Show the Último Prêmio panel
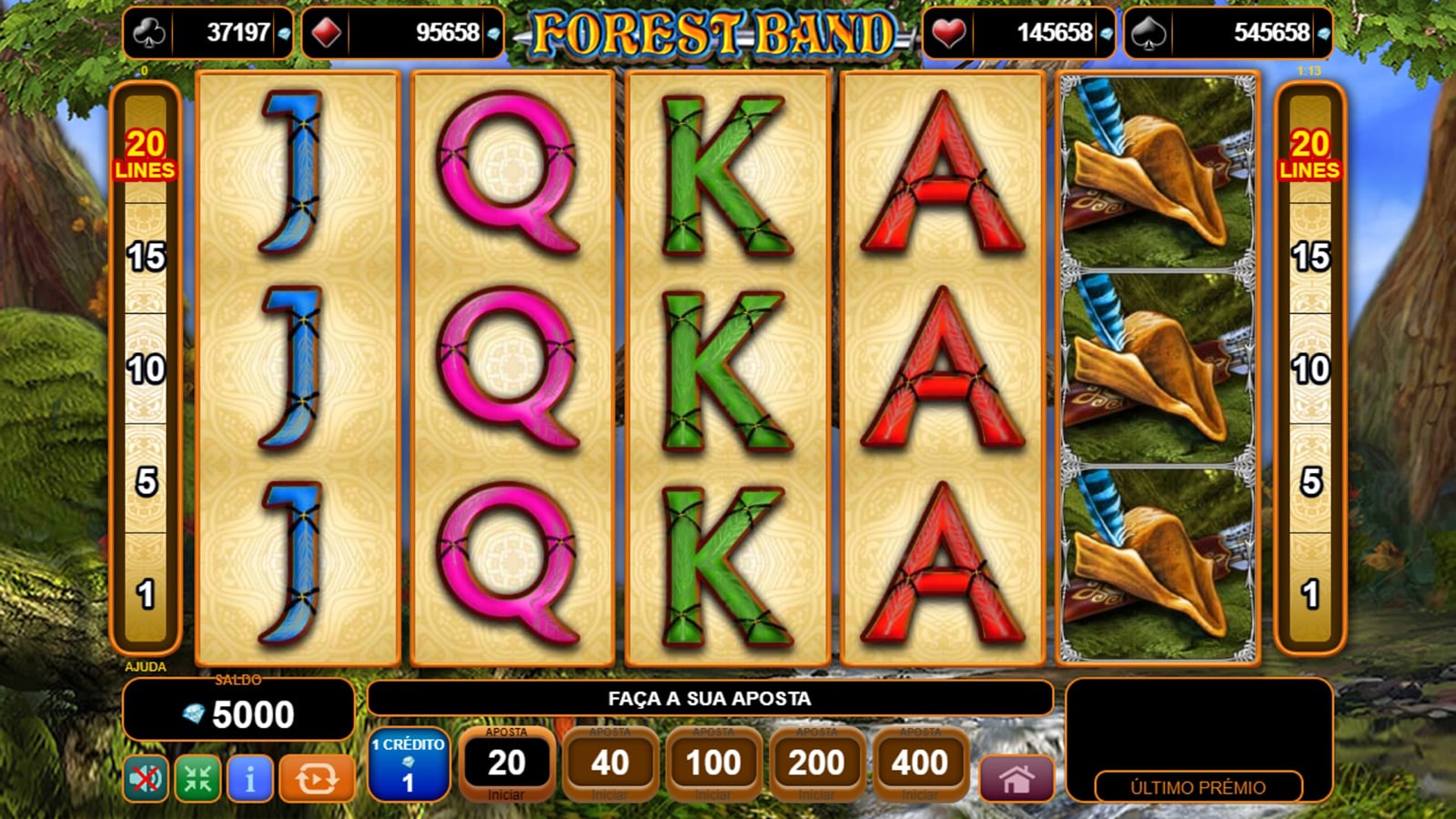1456x819 pixels. (x=1198, y=787)
